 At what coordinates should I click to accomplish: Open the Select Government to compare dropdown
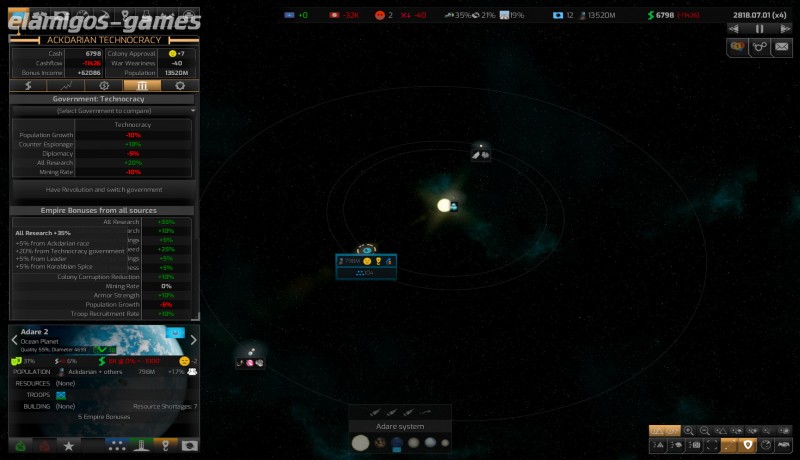pos(104,111)
